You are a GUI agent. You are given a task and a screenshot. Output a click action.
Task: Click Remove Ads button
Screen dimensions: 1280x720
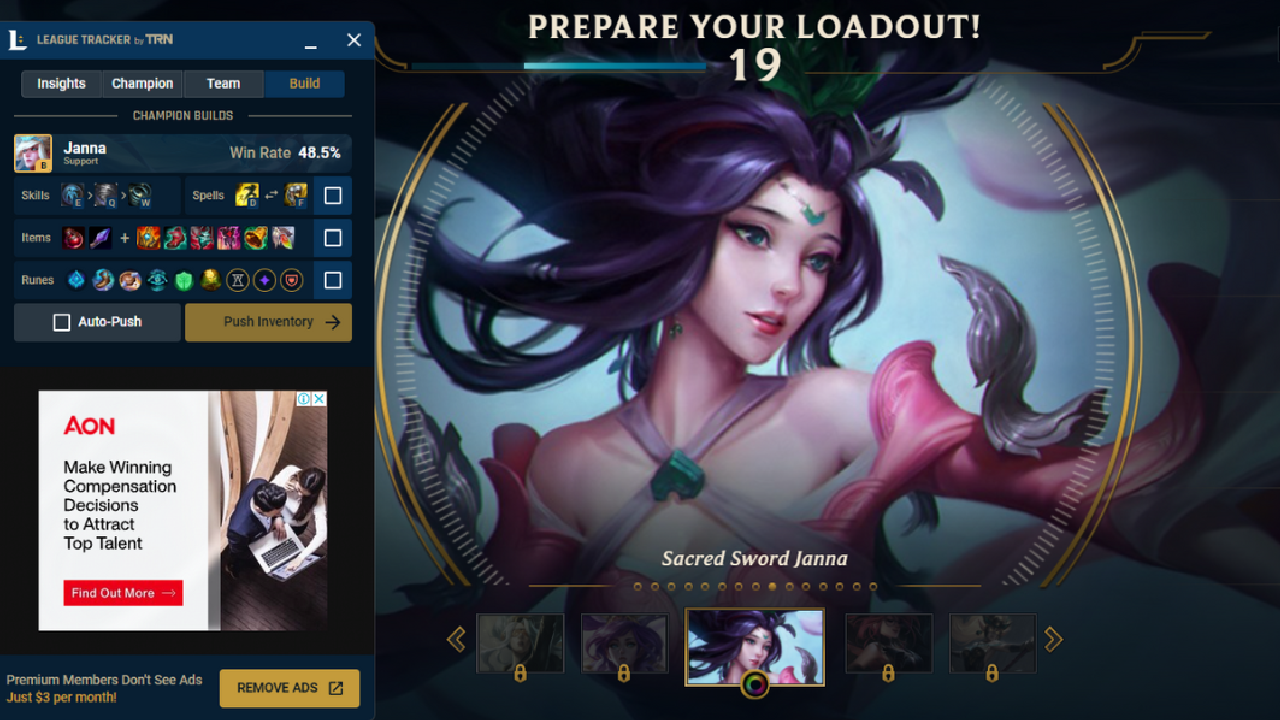point(289,688)
